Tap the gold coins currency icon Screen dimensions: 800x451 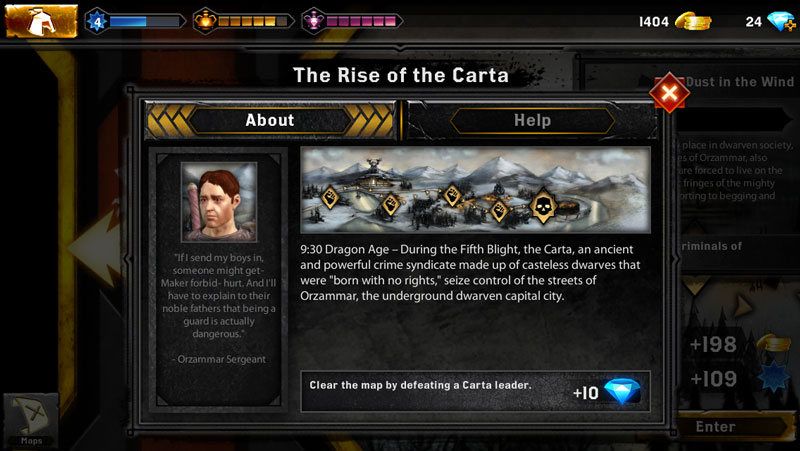tap(692, 21)
